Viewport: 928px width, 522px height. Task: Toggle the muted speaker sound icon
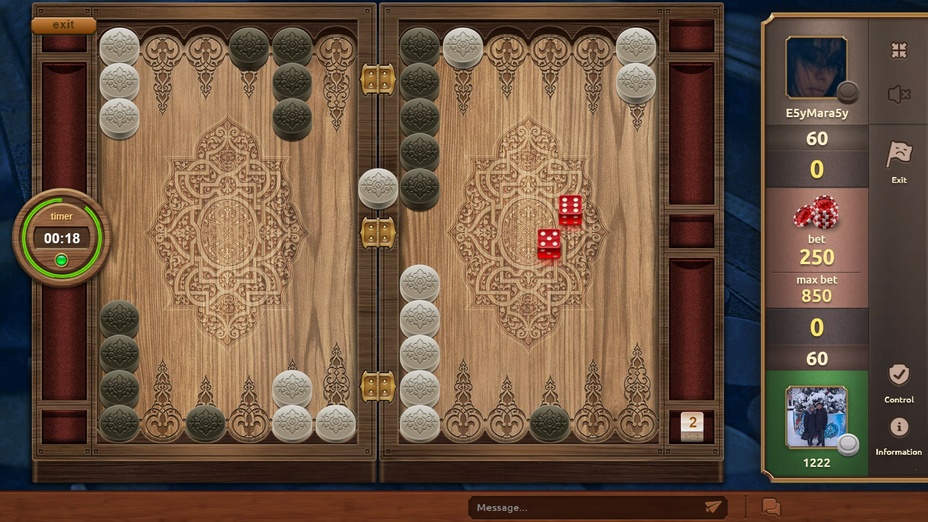[x=898, y=94]
